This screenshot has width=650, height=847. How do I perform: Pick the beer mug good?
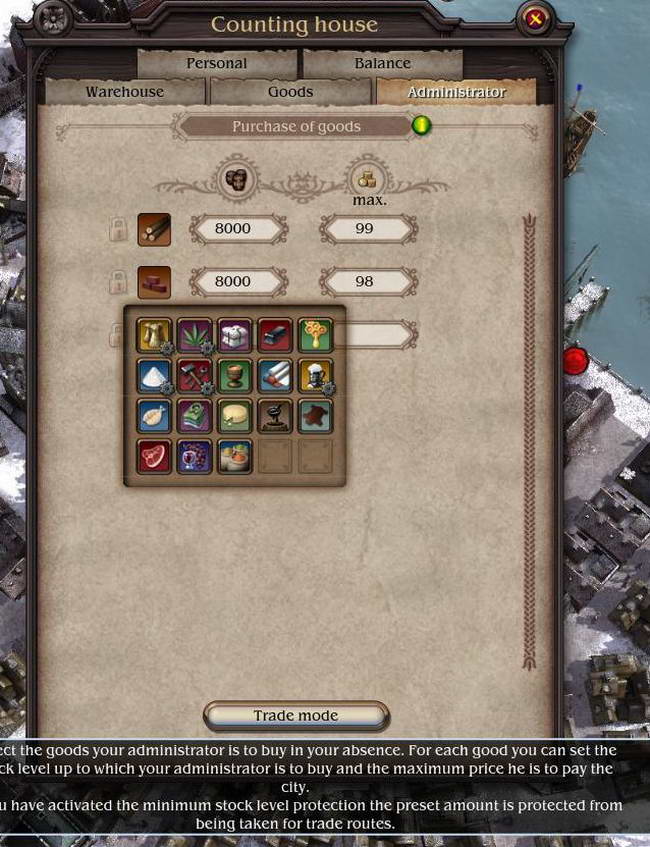315,376
